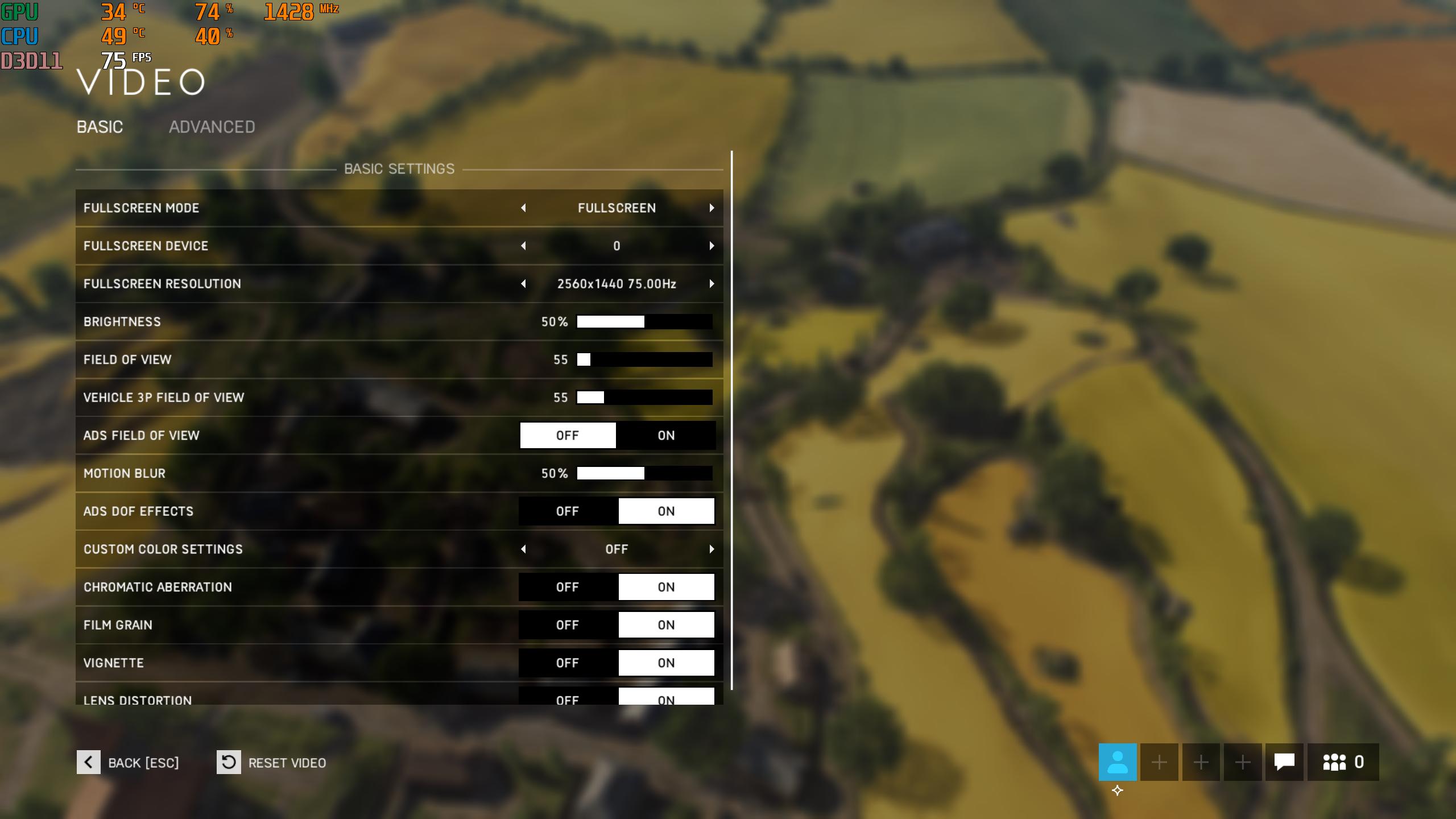Viewport: 1456px width, 819px height.
Task: Reset video settings to default
Action: (271, 763)
